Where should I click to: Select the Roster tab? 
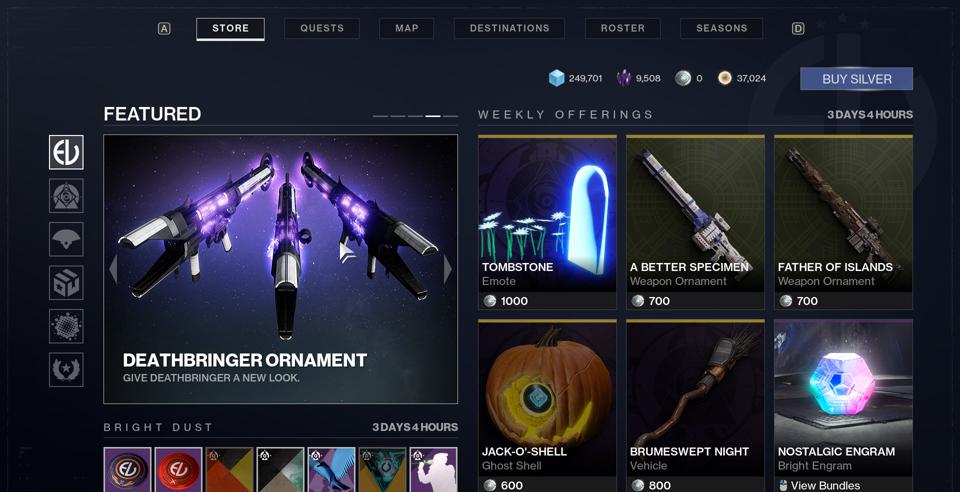(622, 28)
